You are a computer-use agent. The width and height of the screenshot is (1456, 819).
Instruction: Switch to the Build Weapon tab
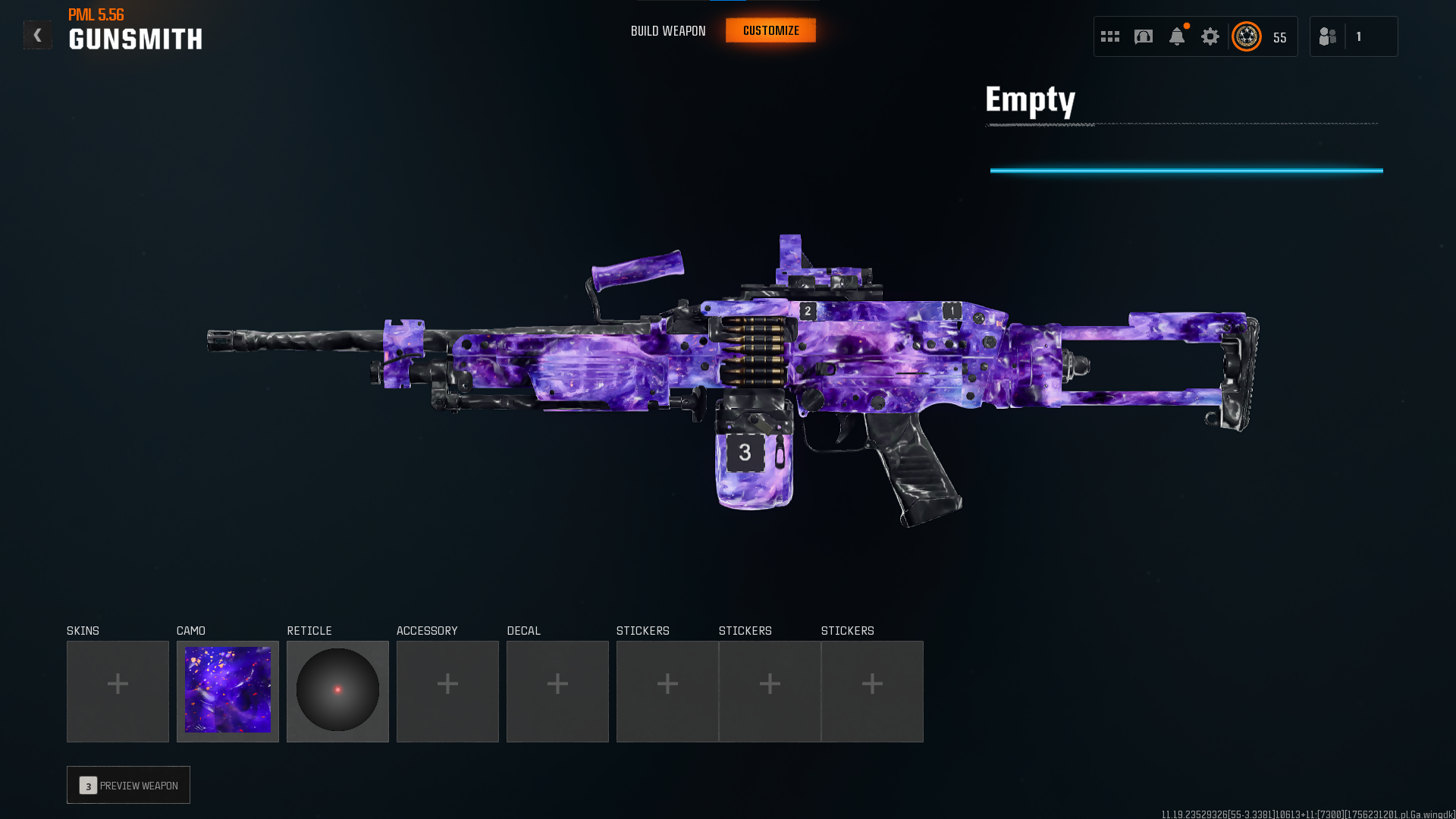(x=668, y=31)
